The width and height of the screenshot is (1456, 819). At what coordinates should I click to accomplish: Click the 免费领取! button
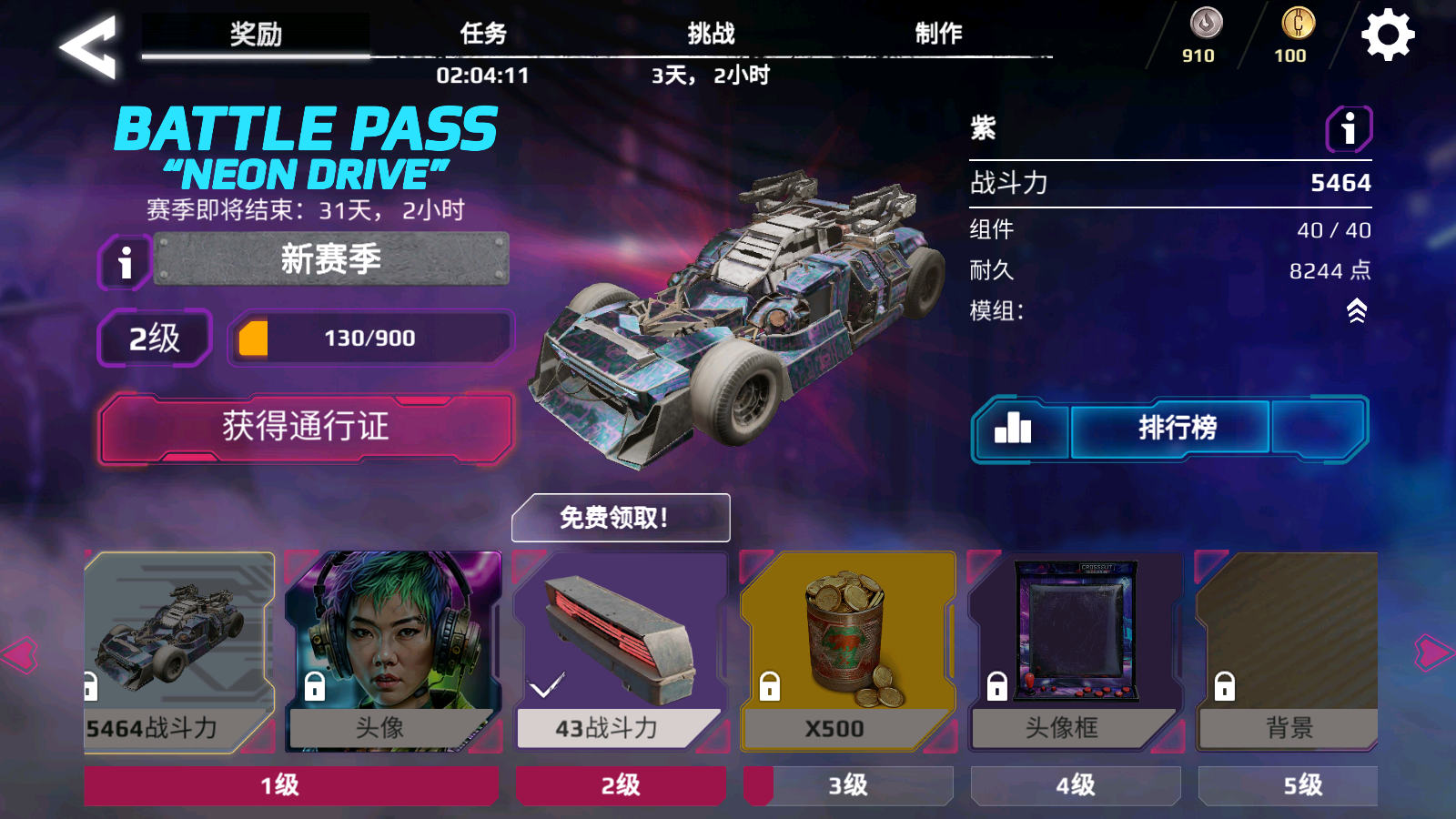coord(621,517)
